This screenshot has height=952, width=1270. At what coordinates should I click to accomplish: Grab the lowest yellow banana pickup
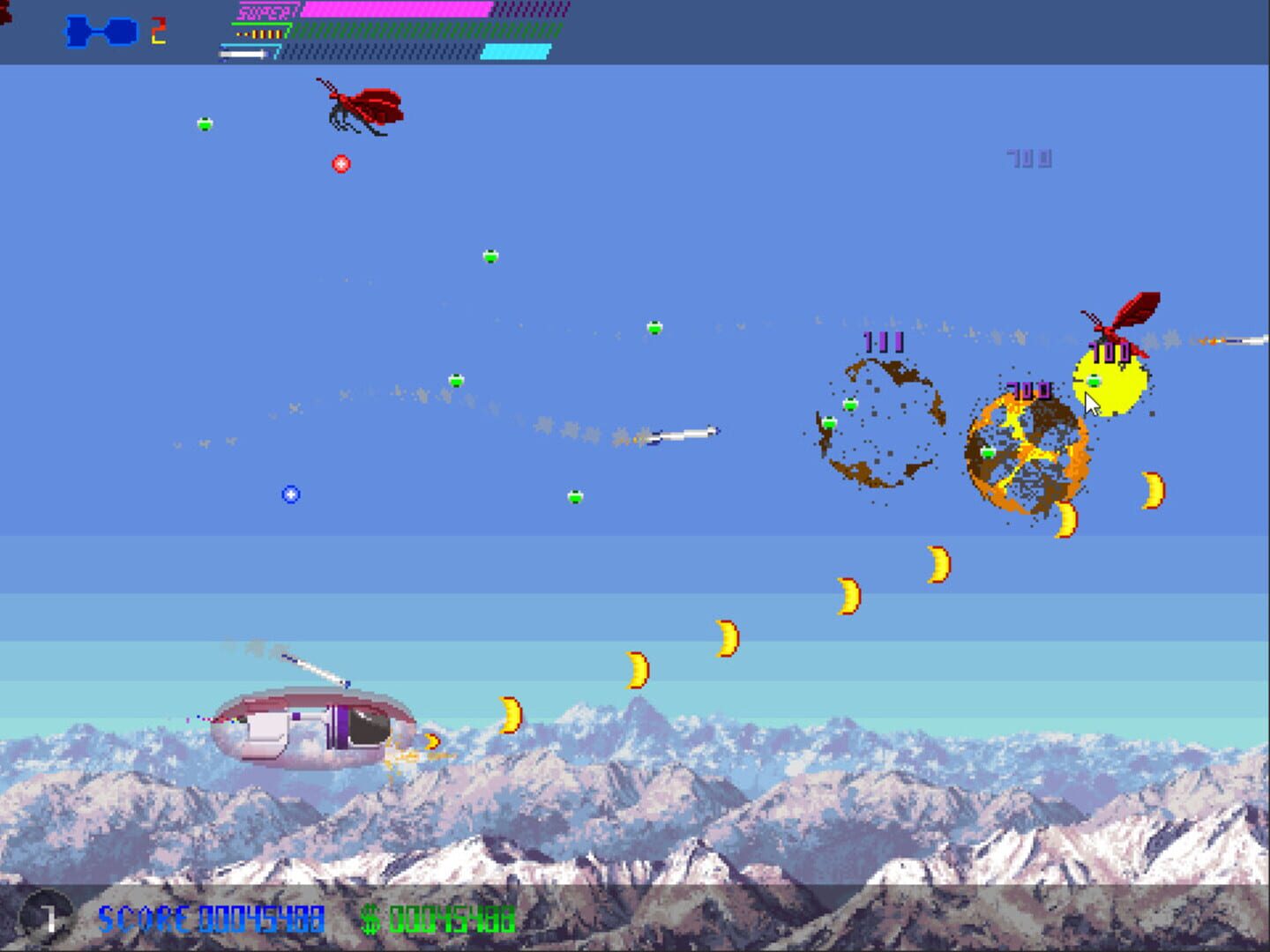tap(431, 741)
